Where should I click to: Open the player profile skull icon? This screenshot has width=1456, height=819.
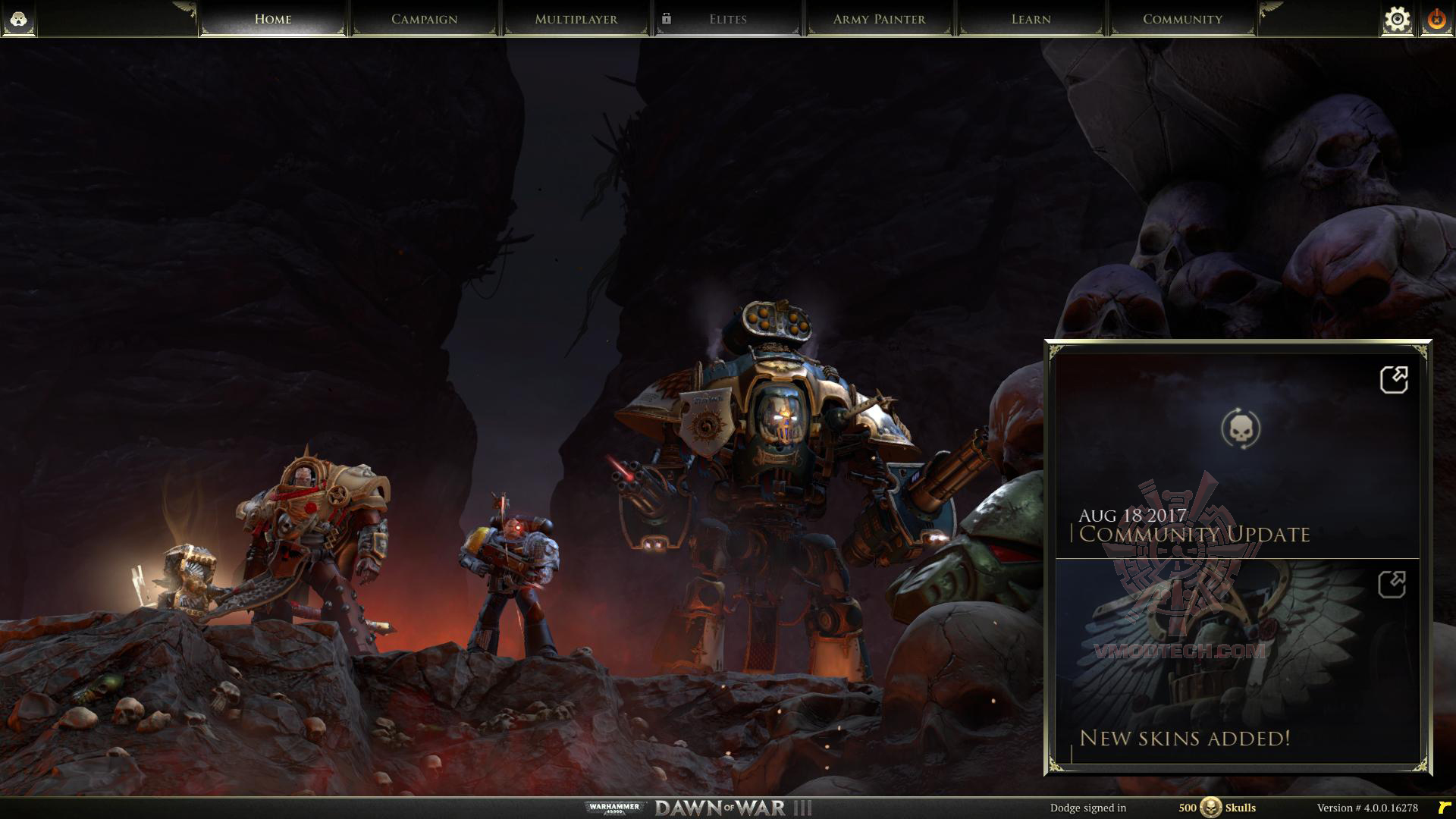tap(19, 19)
